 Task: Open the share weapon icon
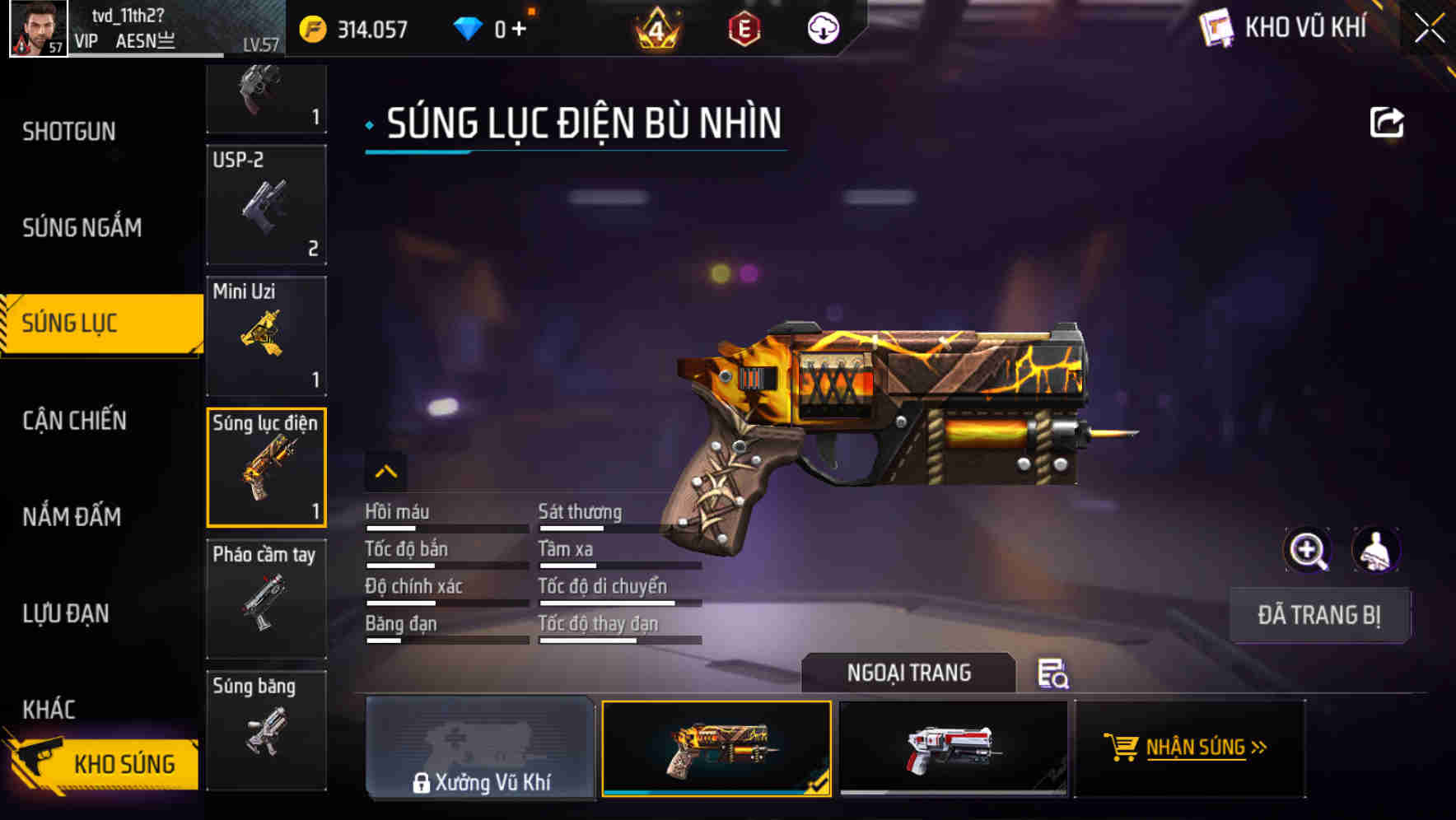pyautogui.click(x=1388, y=122)
